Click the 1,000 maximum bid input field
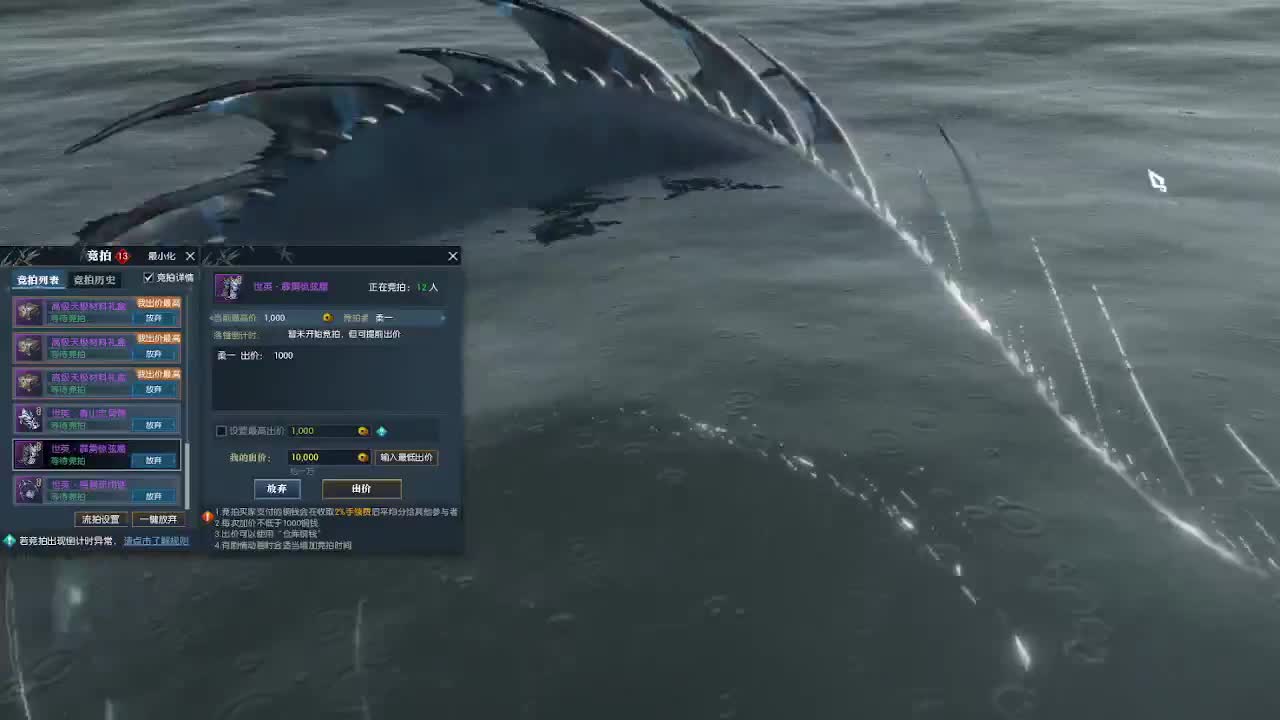The image size is (1280, 720). (x=320, y=430)
